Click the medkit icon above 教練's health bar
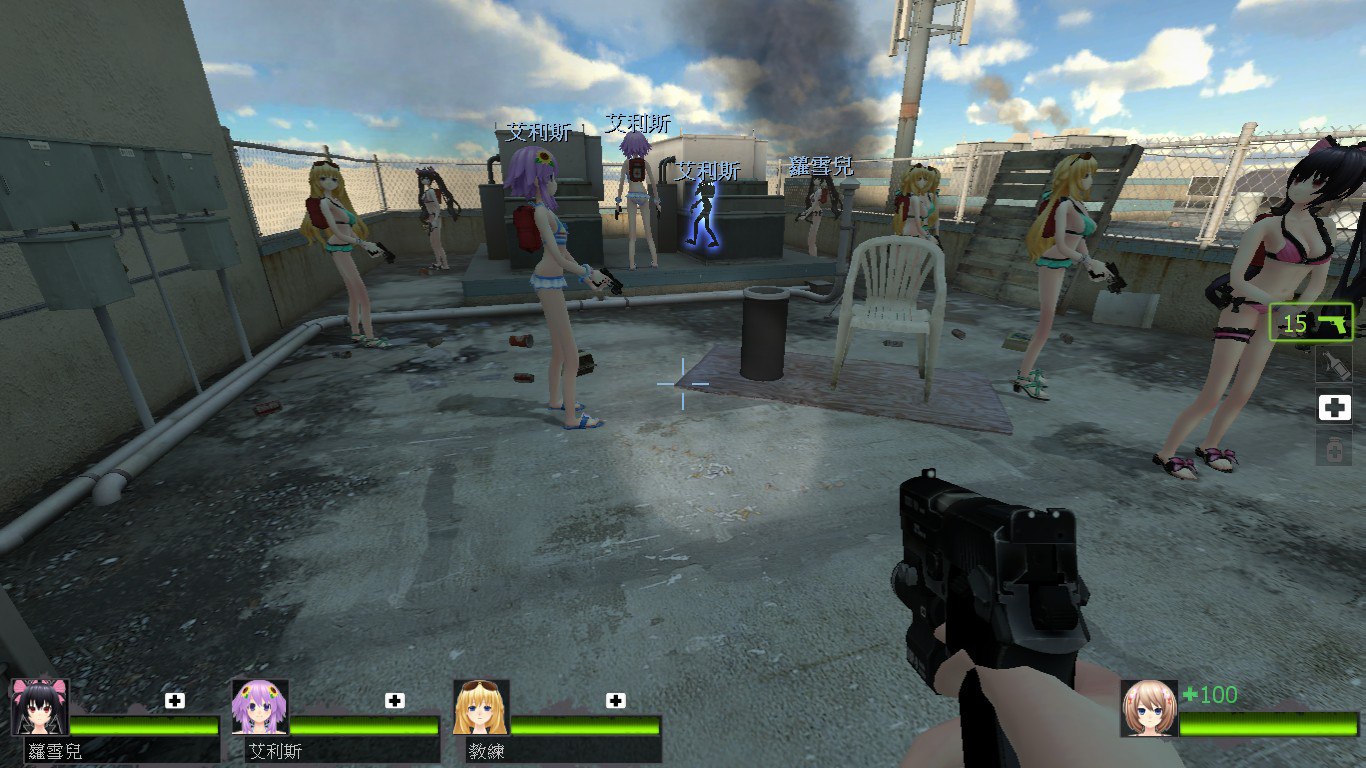This screenshot has width=1366, height=768. (615, 700)
